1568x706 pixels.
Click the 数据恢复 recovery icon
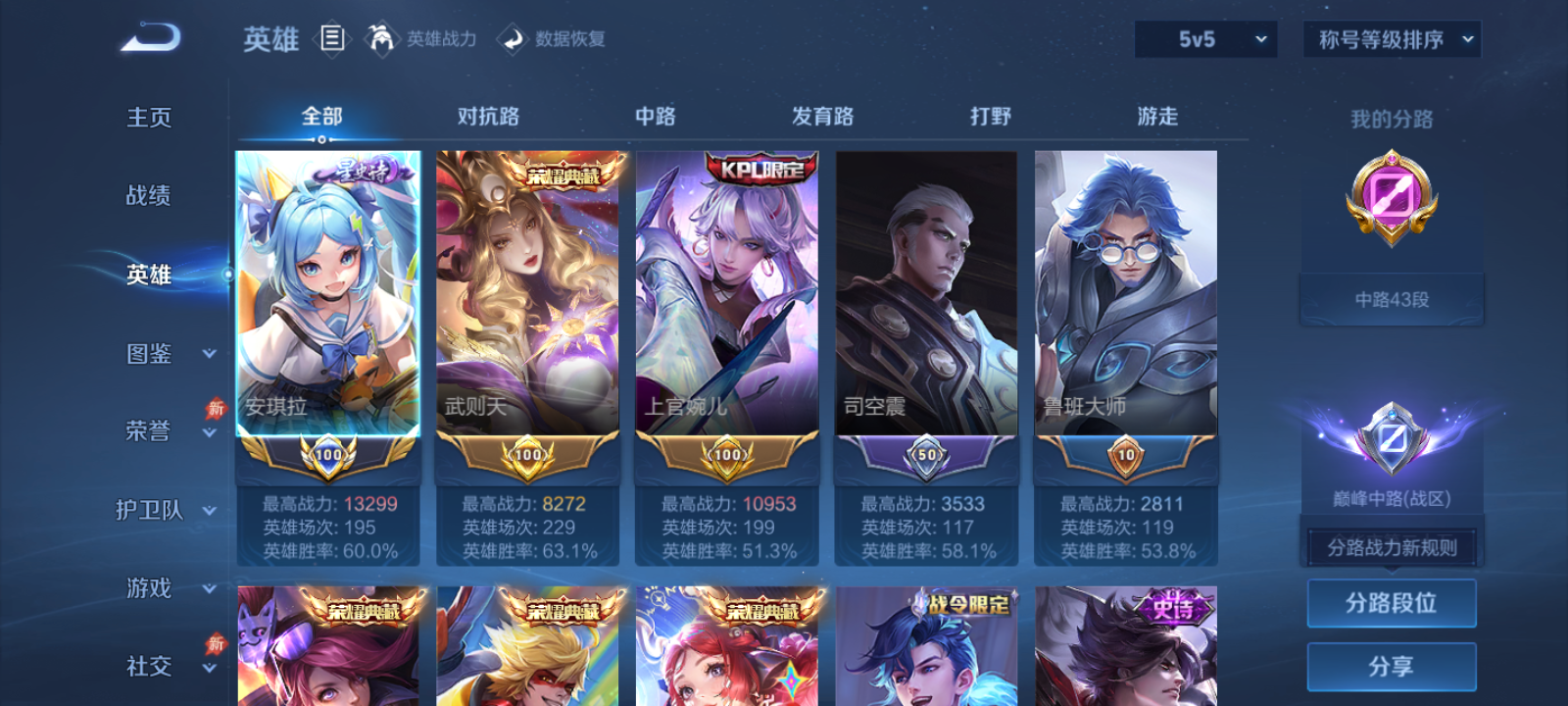click(512, 39)
